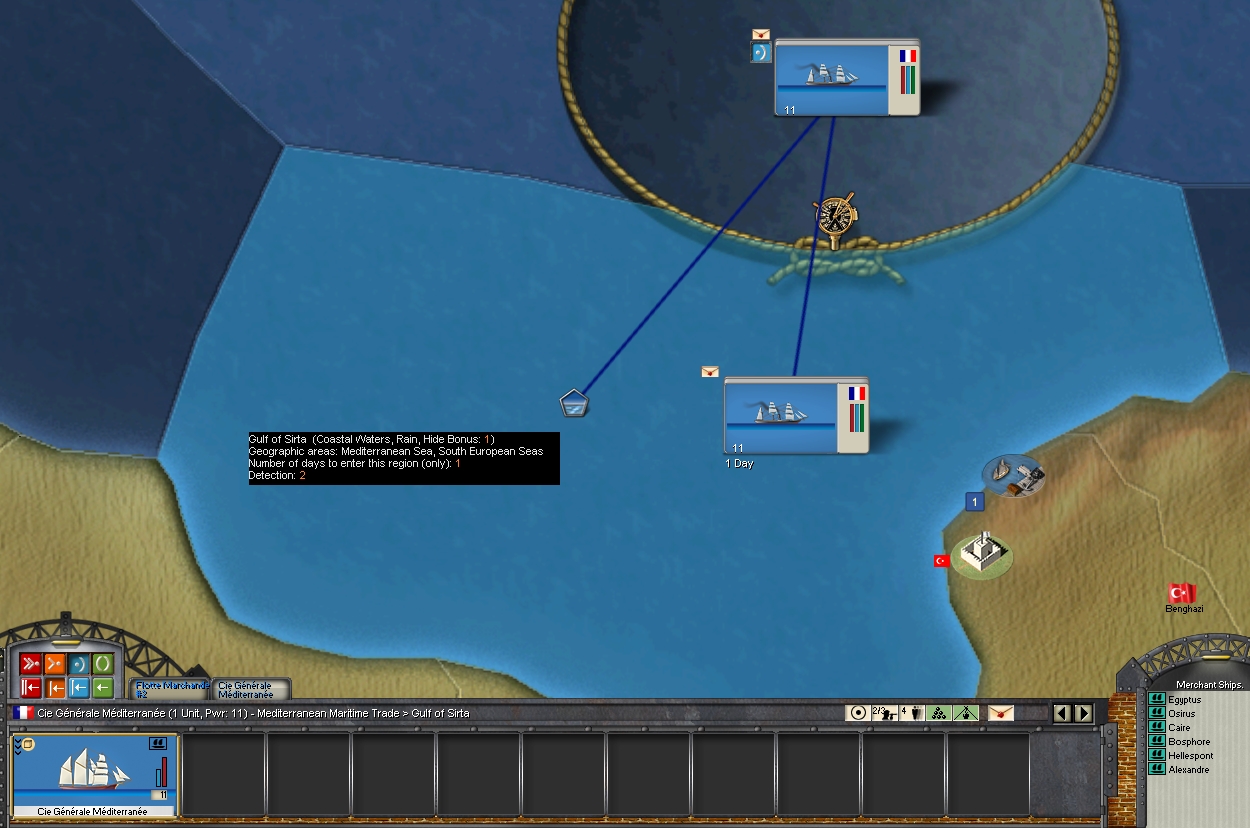
Task: Select the red double-arrow posture button
Action: point(31,664)
